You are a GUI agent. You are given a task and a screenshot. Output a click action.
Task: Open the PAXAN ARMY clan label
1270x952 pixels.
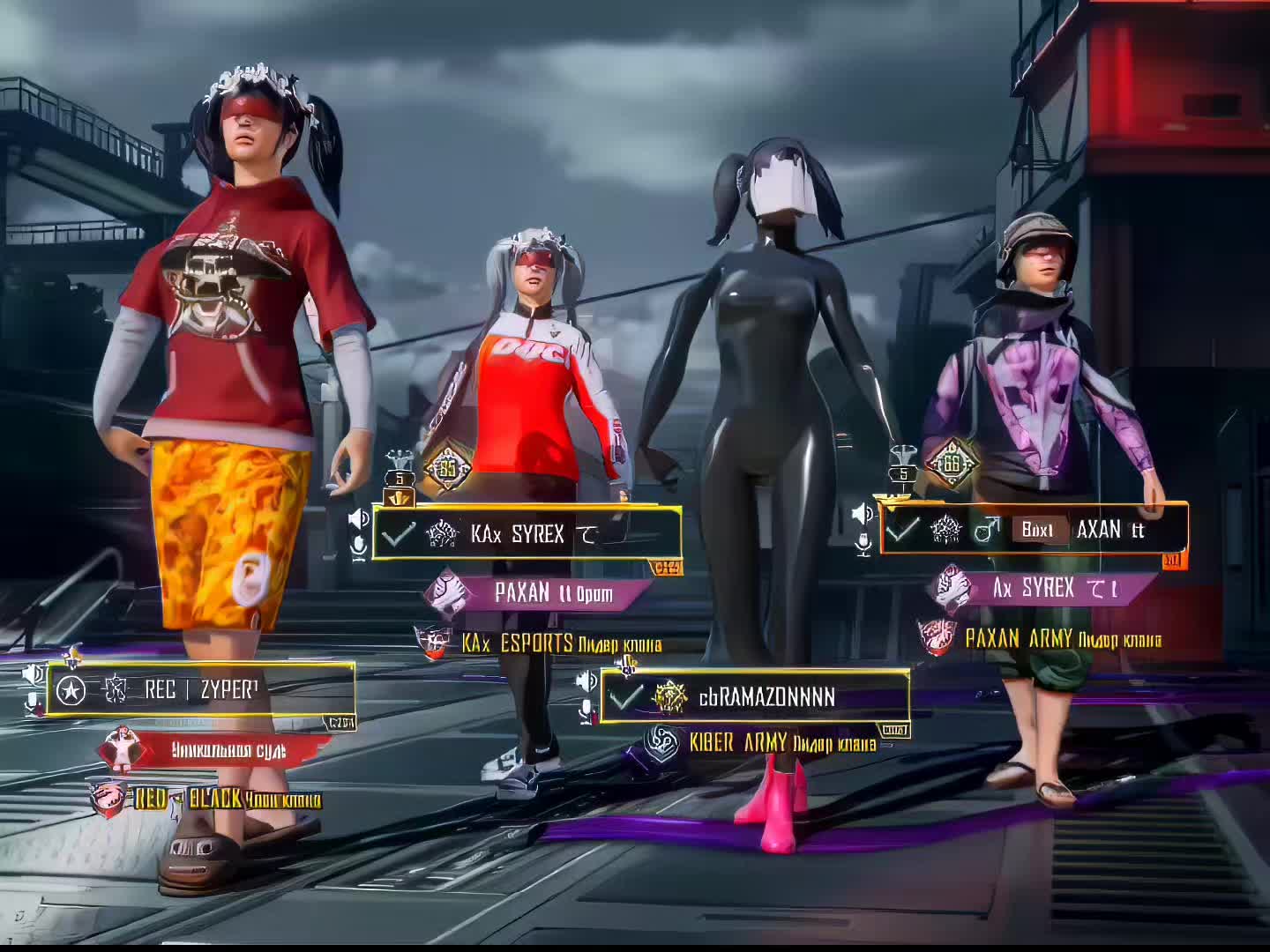click(1061, 638)
